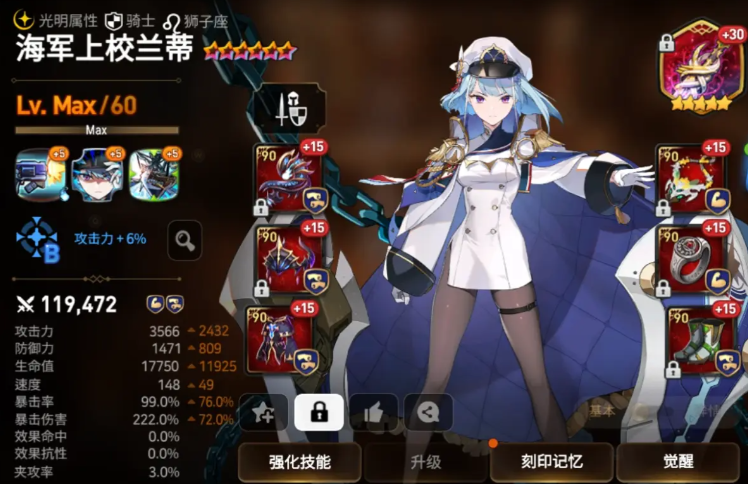The height and width of the screenshot is (484, 748).
Task: View the third skill icon
Action: (153, 174)
